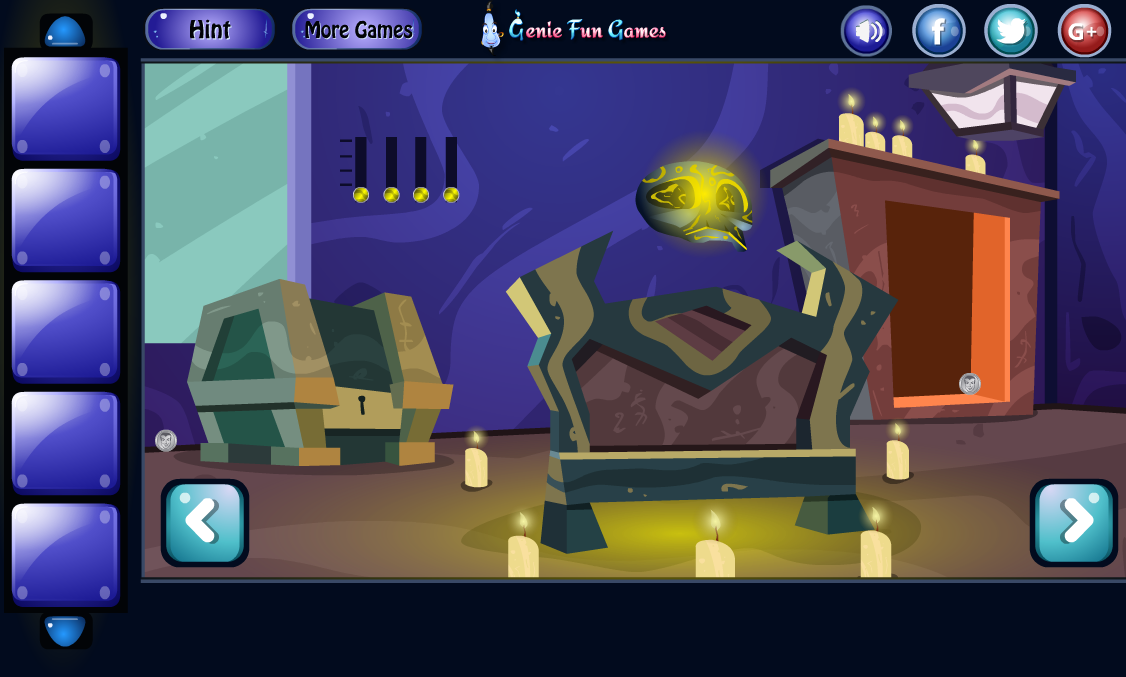Open the Twitter share button
Viewport: 1126px width, 677px height.
(x=1011, y=31)
